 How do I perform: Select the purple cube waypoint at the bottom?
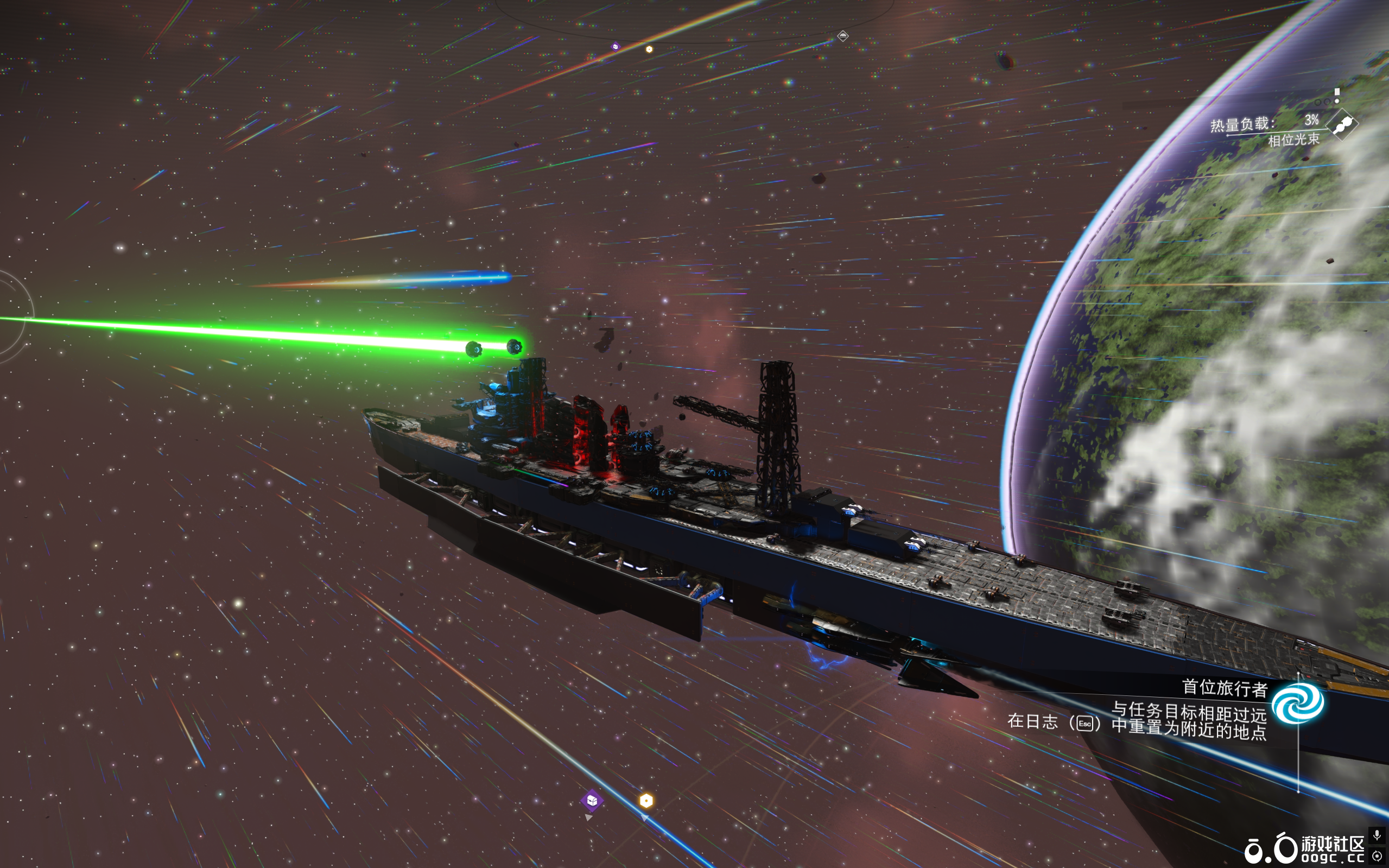click(592, 800)
